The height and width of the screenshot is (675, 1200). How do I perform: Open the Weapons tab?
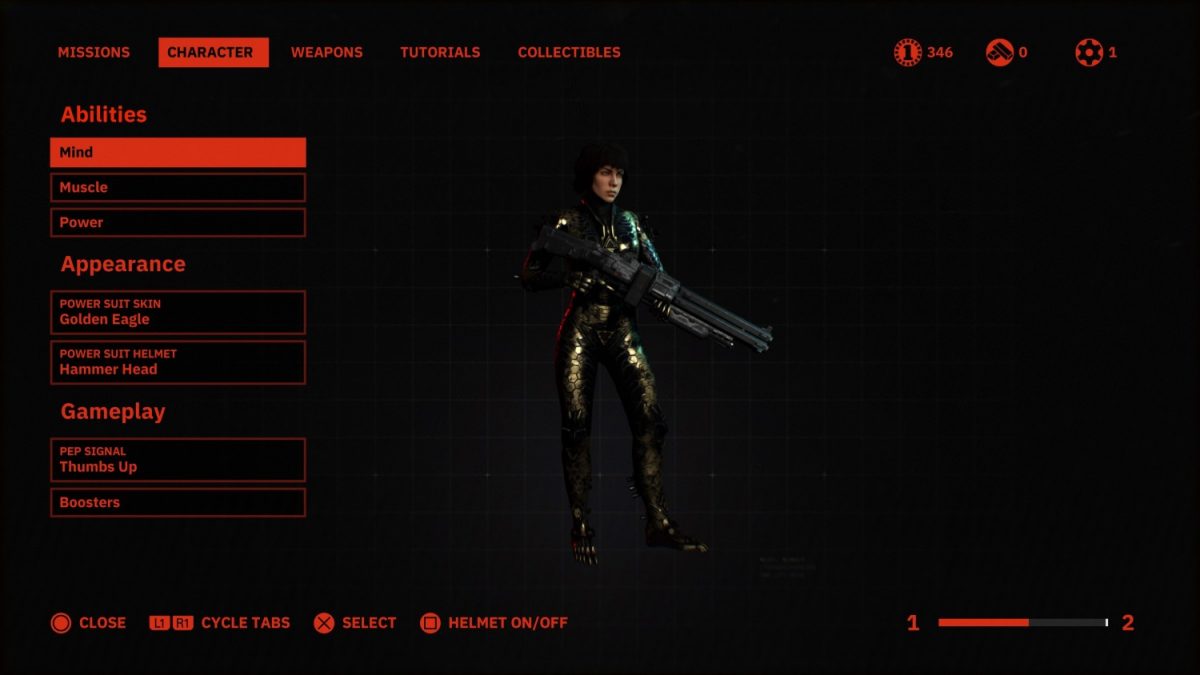pyautogui.click(x=327, y=52)
